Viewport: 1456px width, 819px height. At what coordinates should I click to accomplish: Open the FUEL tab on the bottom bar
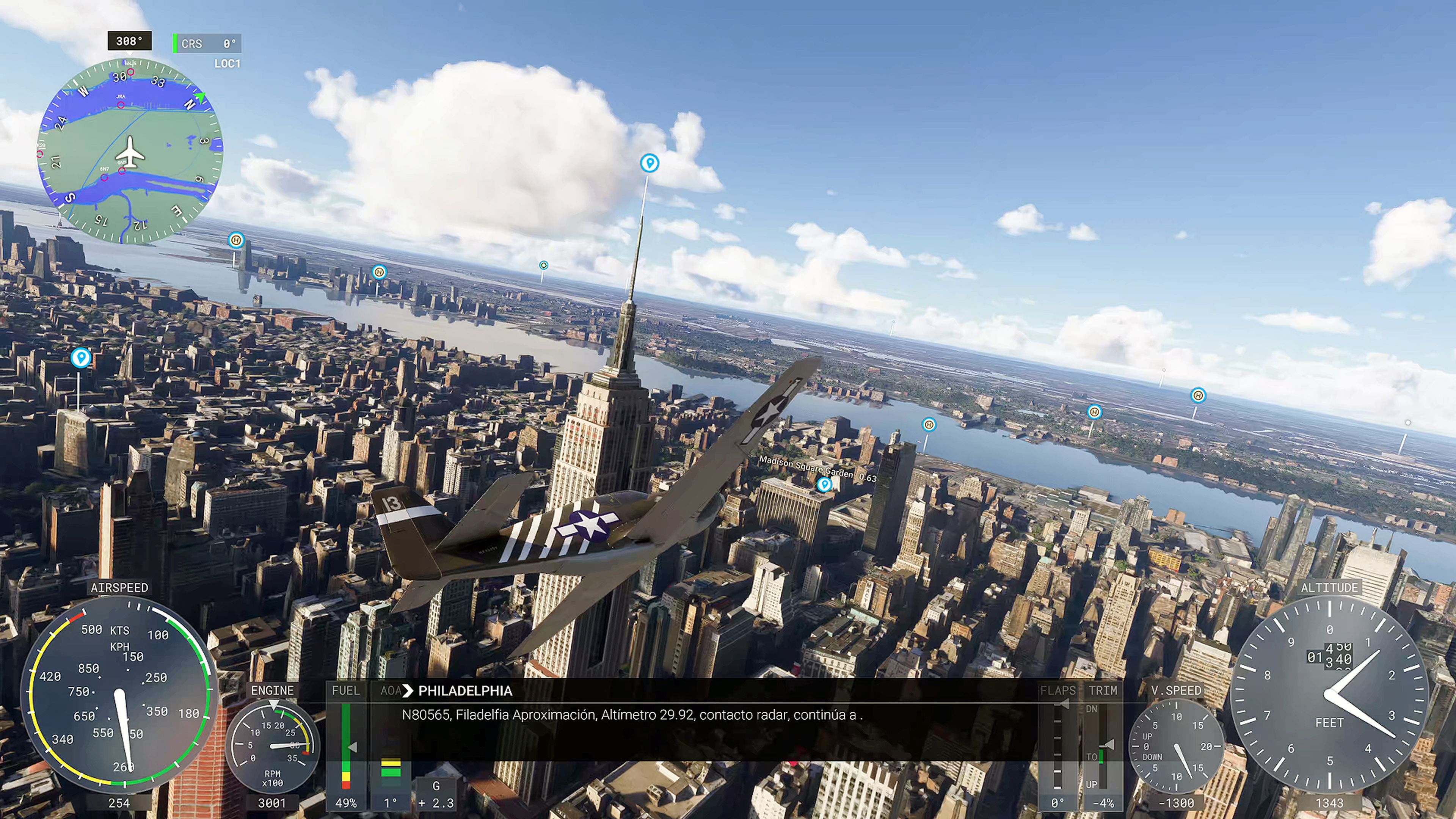pos(347,691)
